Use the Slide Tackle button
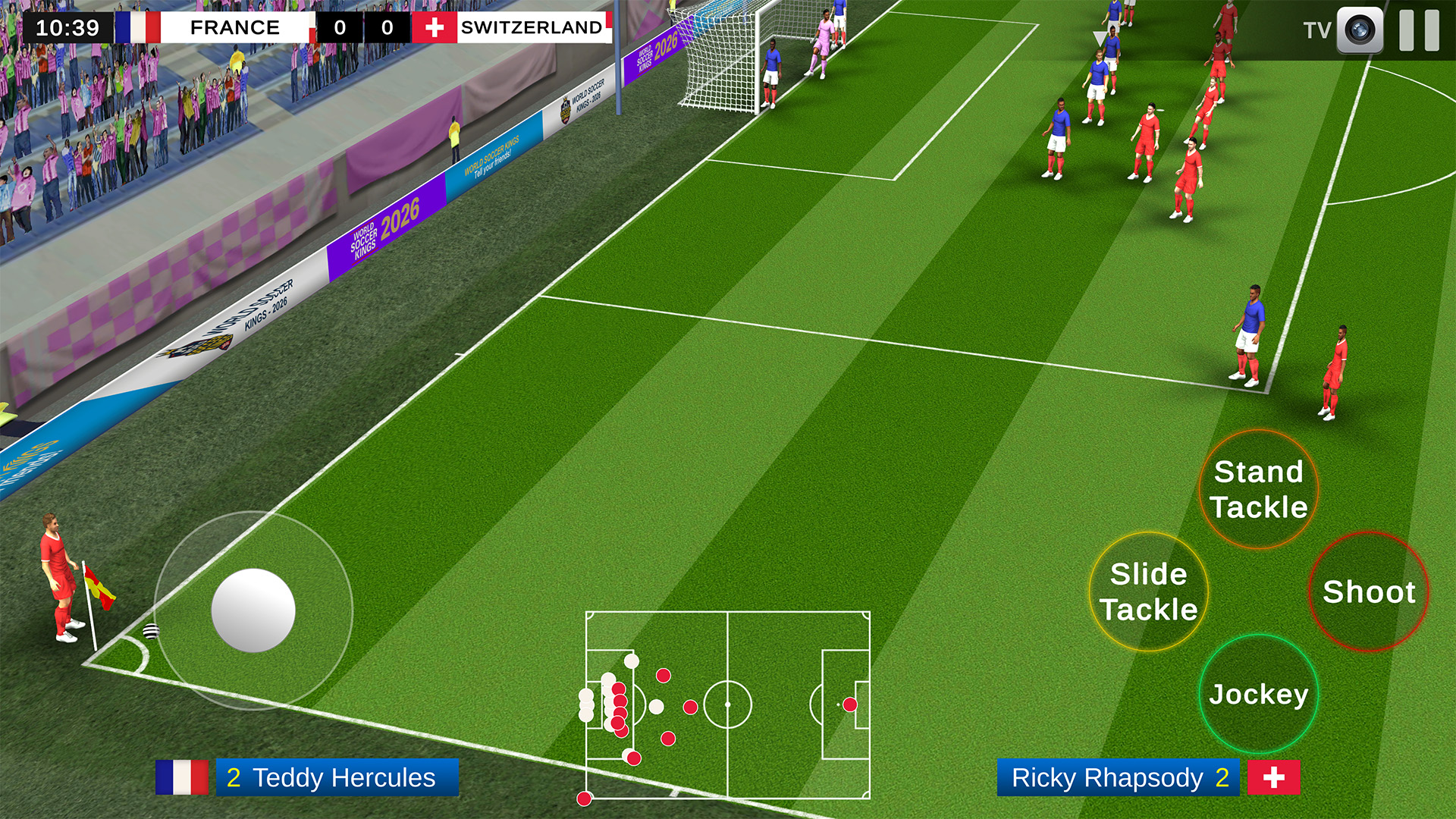This screenshot has width=1456, height=819. pyautogui.click(x=1149, y=591)
